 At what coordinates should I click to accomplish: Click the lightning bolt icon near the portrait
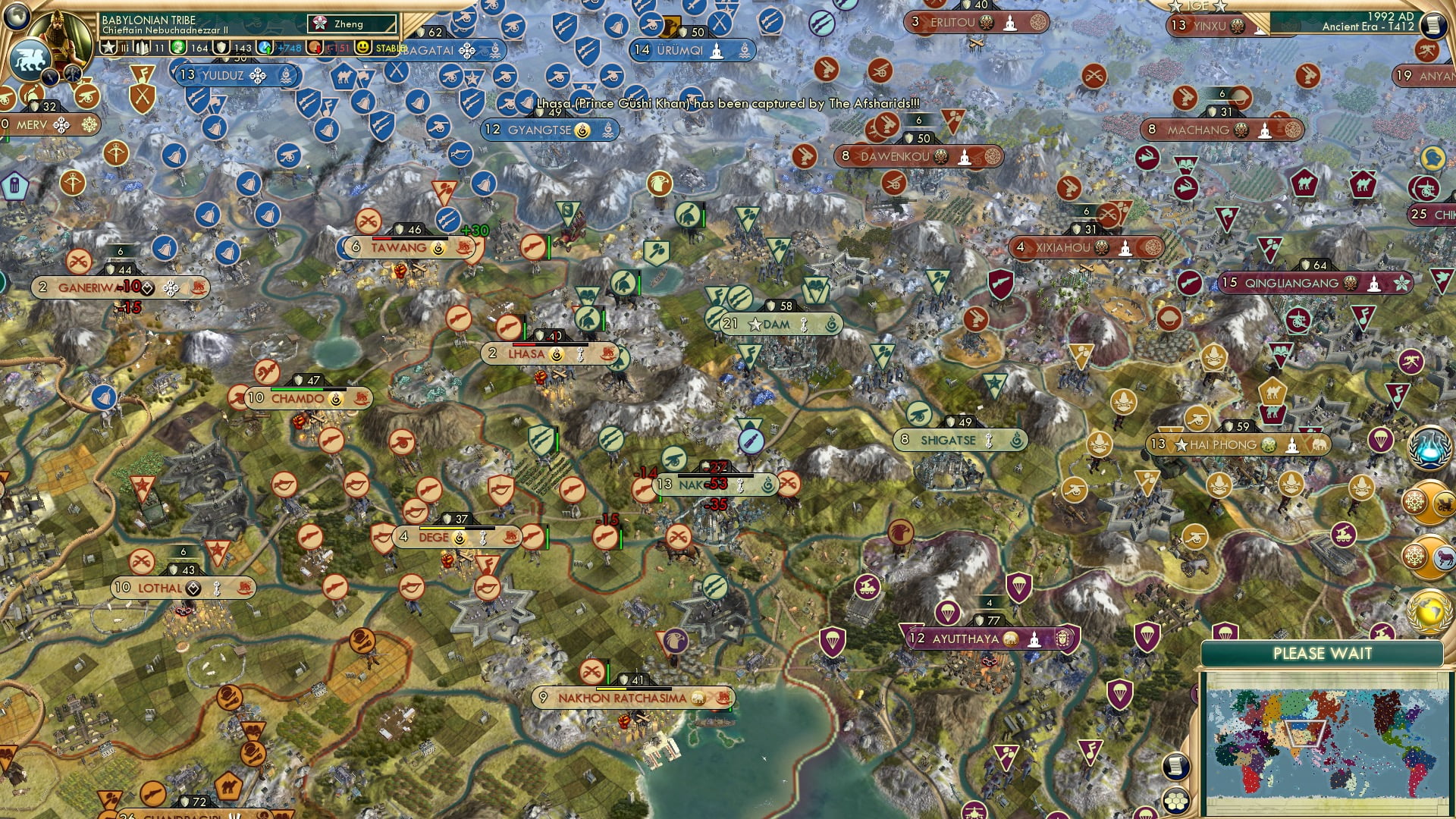tap(50, 76)
